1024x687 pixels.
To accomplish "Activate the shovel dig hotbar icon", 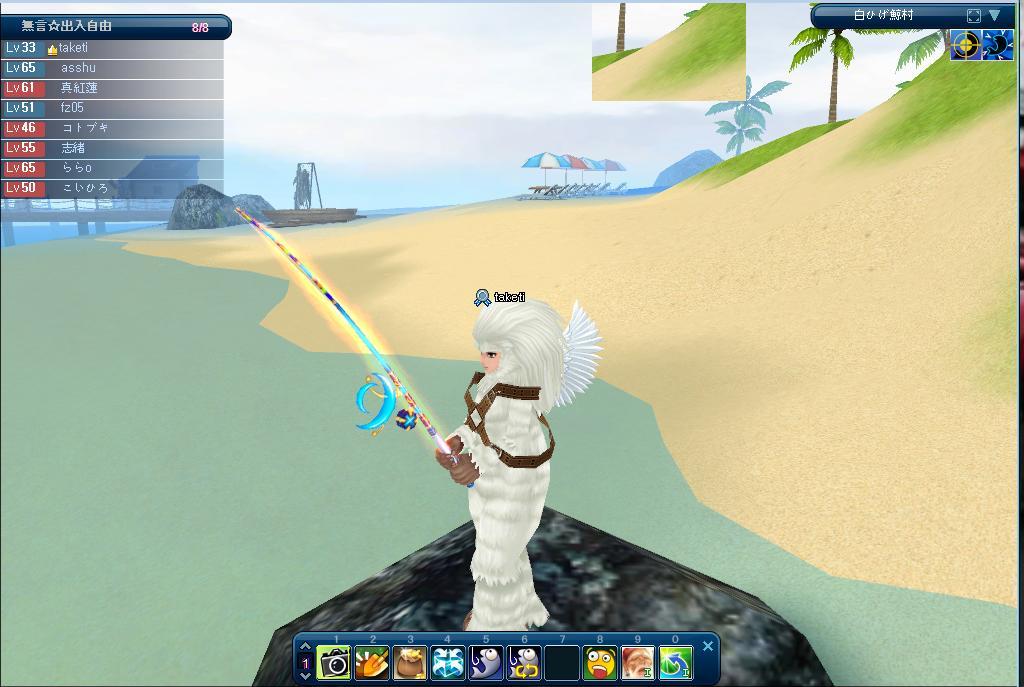I will (x=372, y=663).
